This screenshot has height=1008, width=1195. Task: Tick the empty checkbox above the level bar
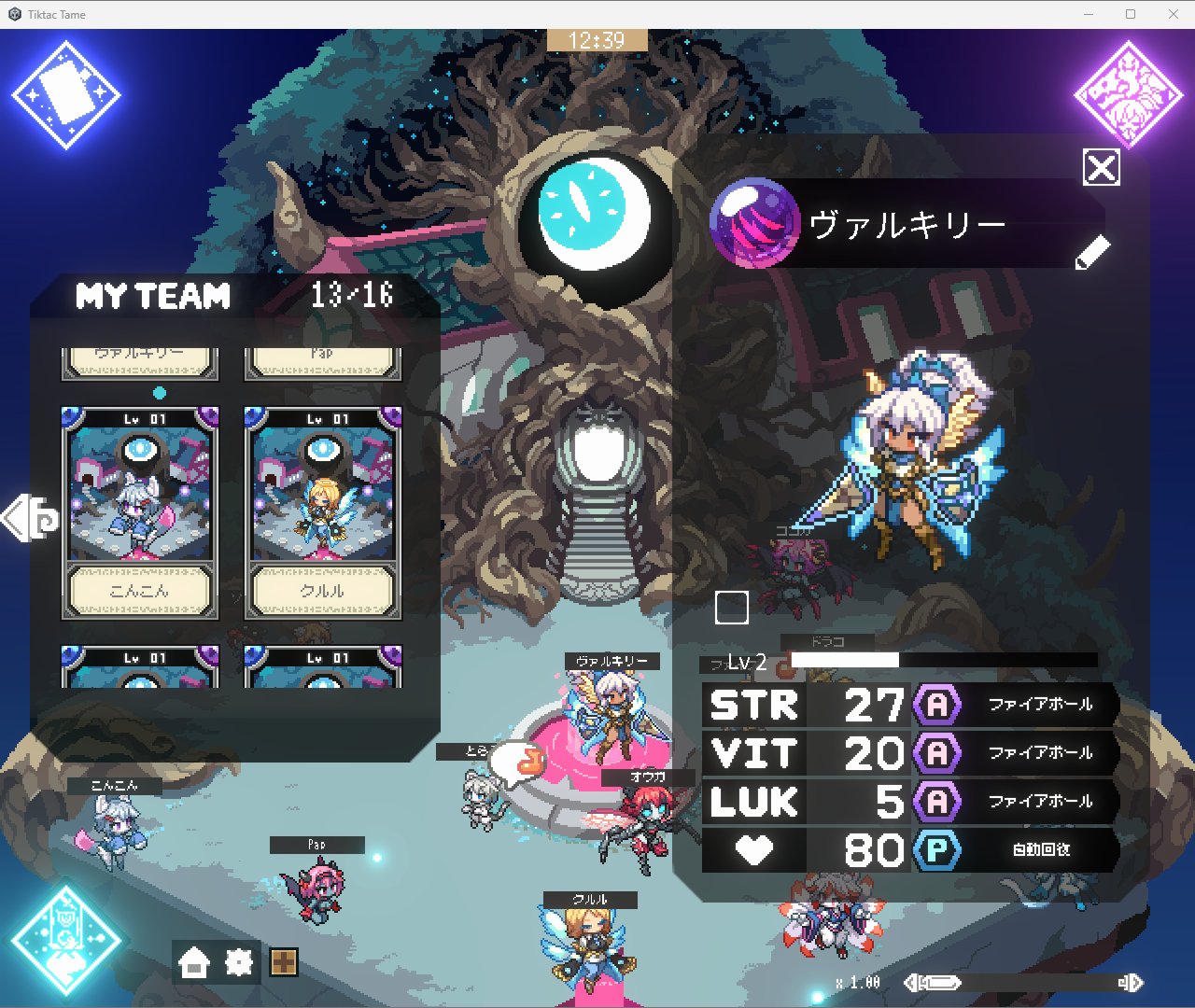tap(732, 608)
